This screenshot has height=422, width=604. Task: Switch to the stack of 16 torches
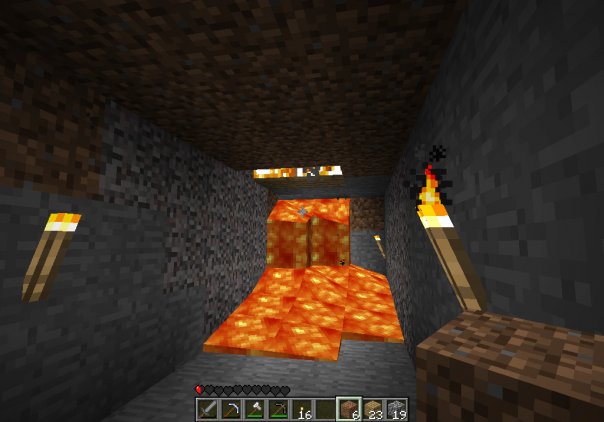pyautogui.click(x=300, y=409)
